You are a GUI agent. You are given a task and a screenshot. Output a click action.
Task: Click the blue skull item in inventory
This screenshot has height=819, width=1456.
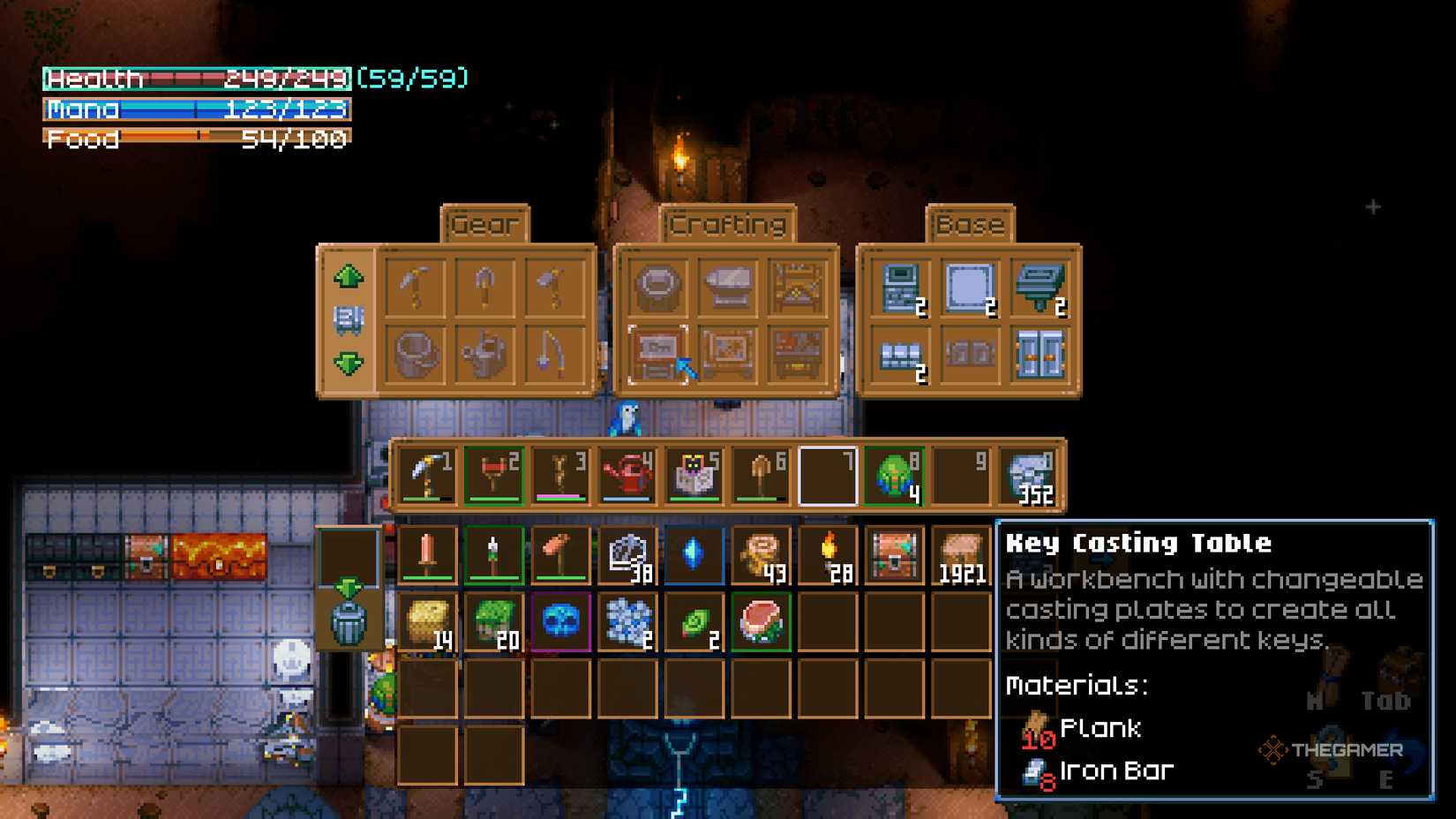(x=559, y=620)
